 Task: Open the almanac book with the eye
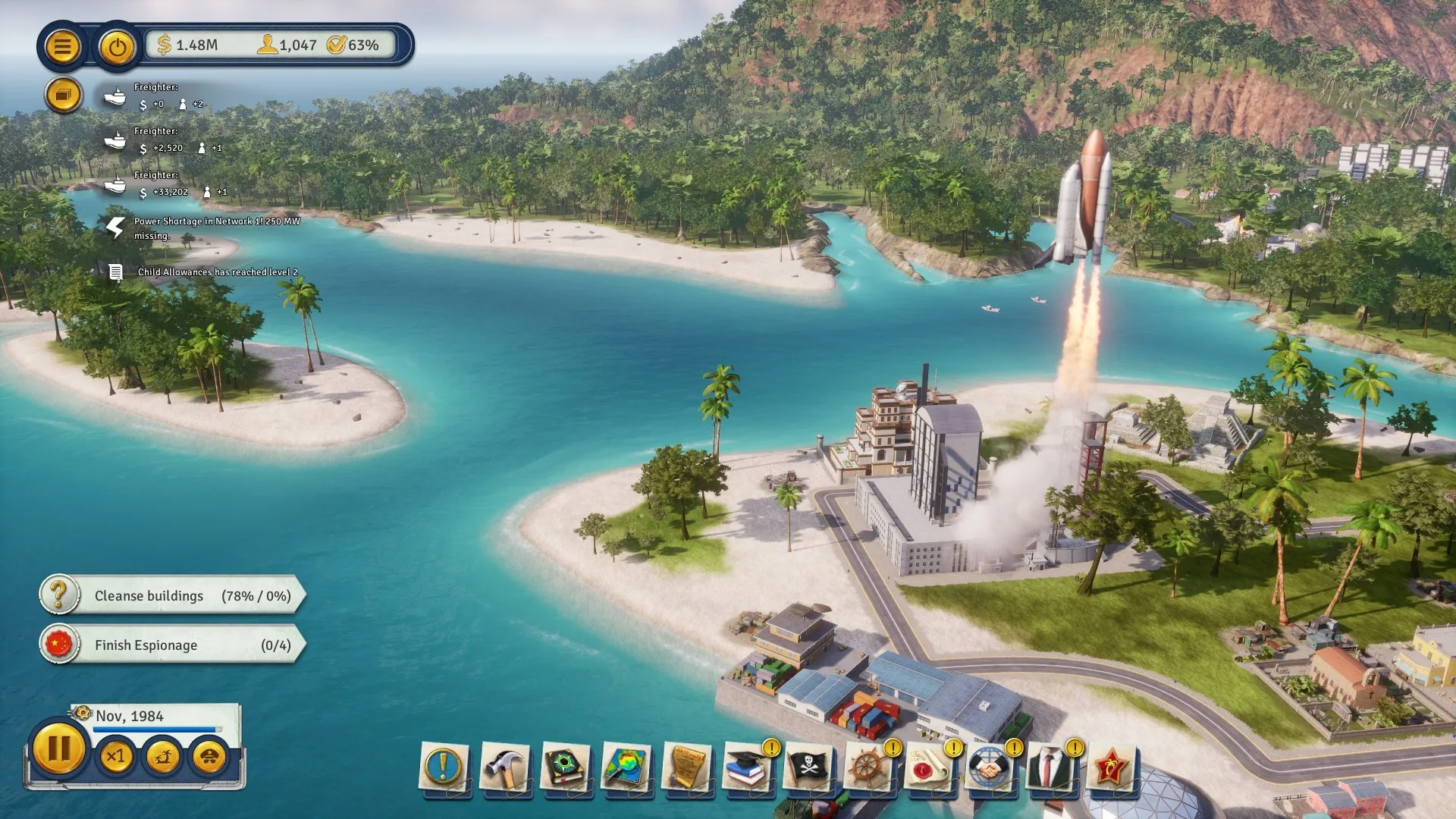tap(565, 767)
